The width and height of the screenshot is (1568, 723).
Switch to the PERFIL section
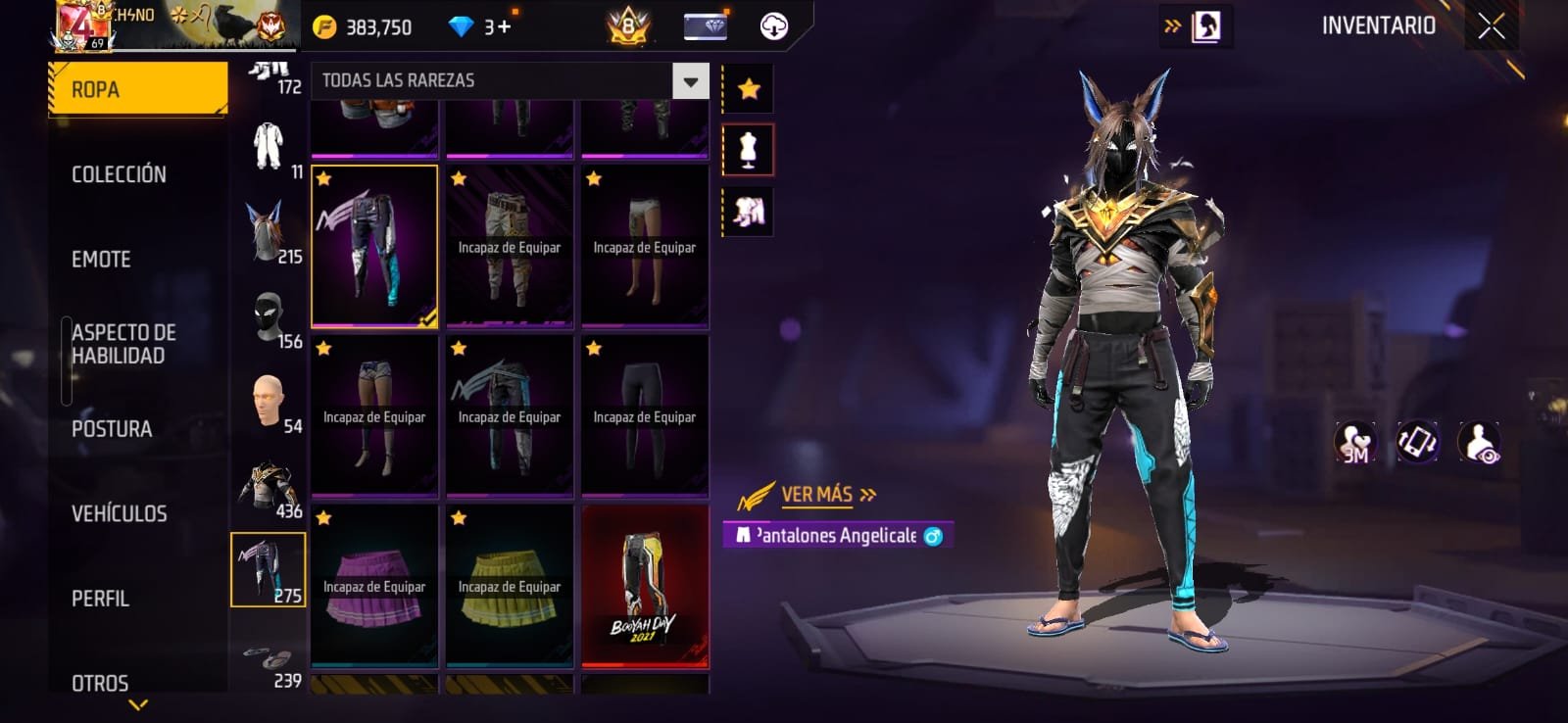100,599
